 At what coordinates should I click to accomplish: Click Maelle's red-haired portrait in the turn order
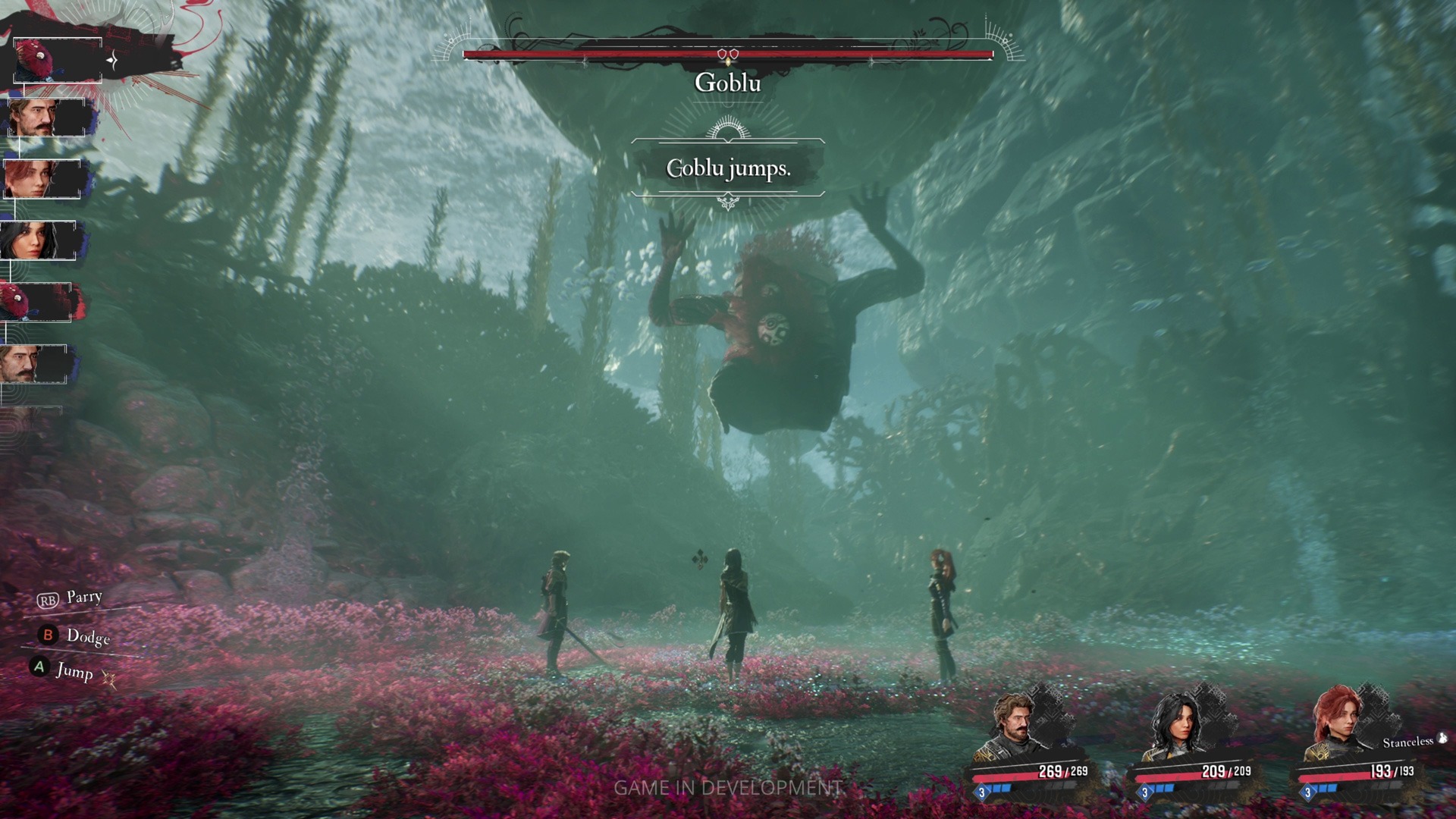42,179
